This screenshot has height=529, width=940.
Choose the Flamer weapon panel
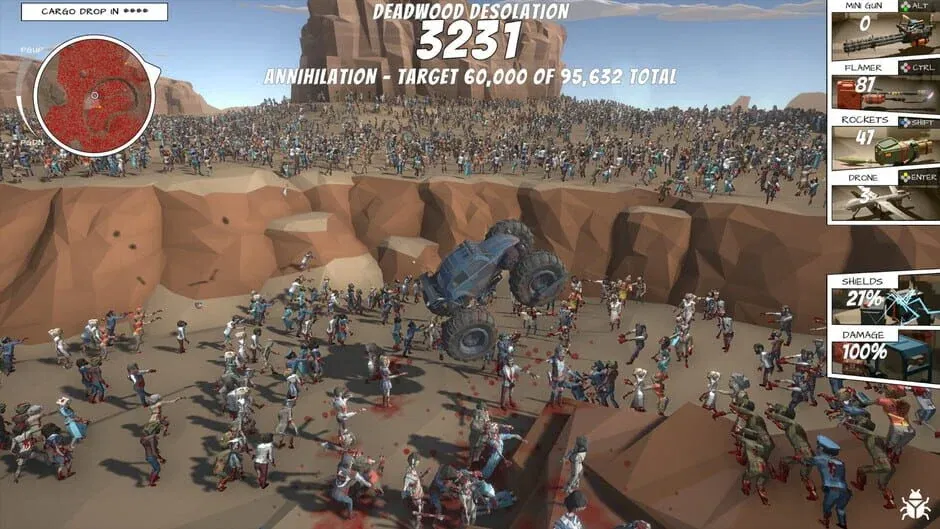tap(882, 86)
